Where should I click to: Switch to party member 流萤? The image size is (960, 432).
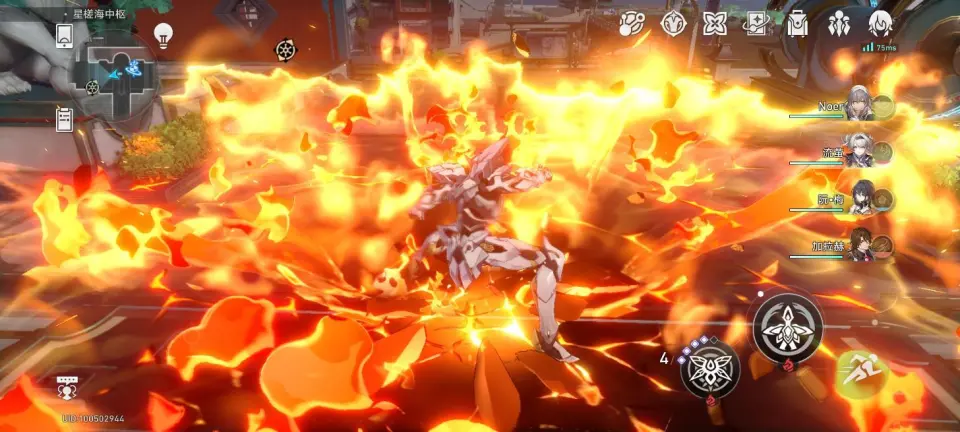[861, 152]
